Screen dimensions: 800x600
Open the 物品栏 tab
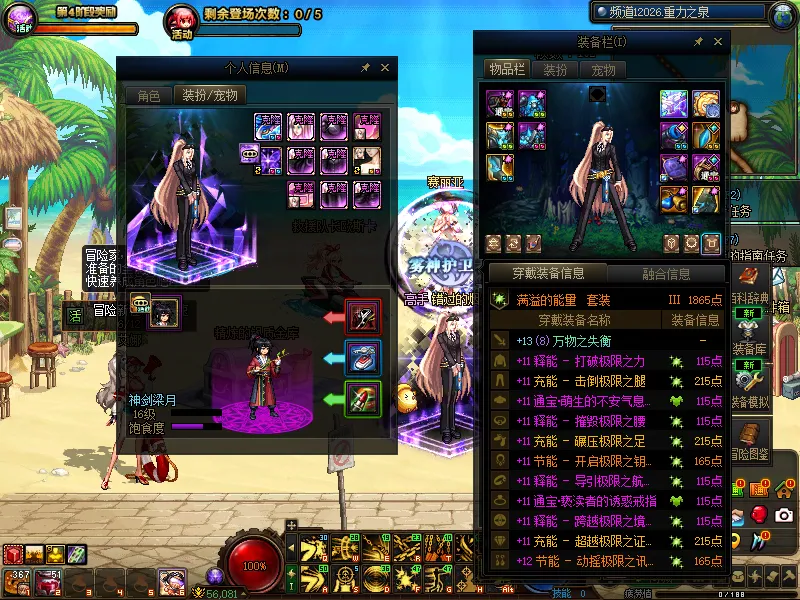pos(506,70)
